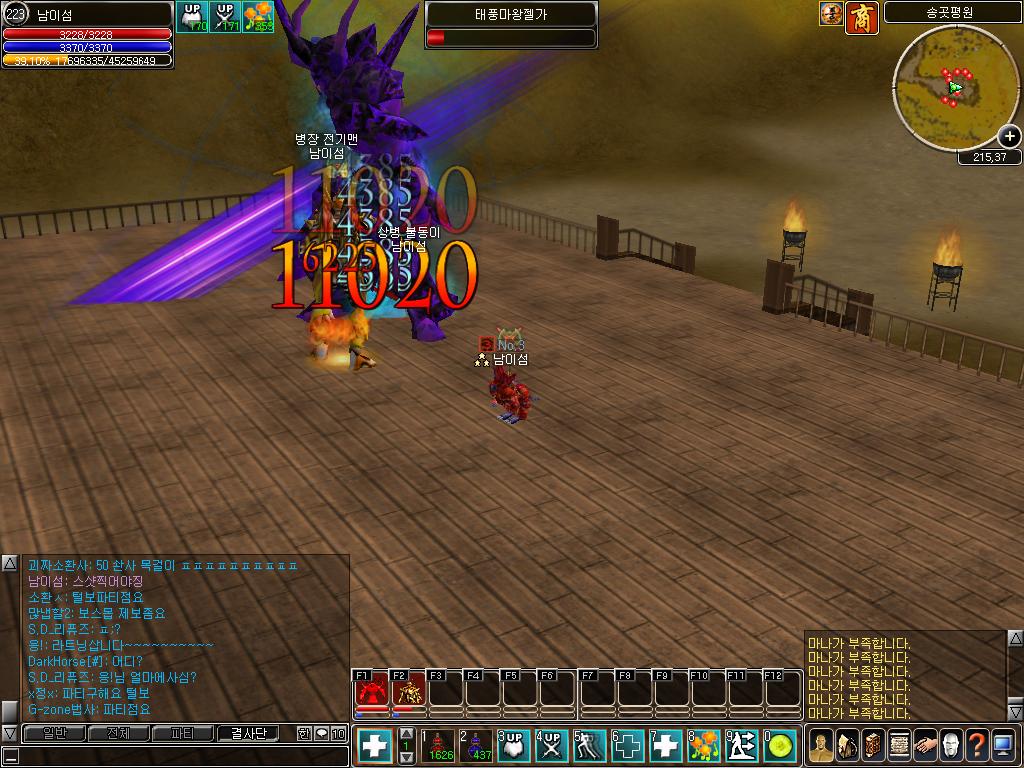Open the monitor system menu icon
Viewport: 1024px width, 768px height.
1003,745
